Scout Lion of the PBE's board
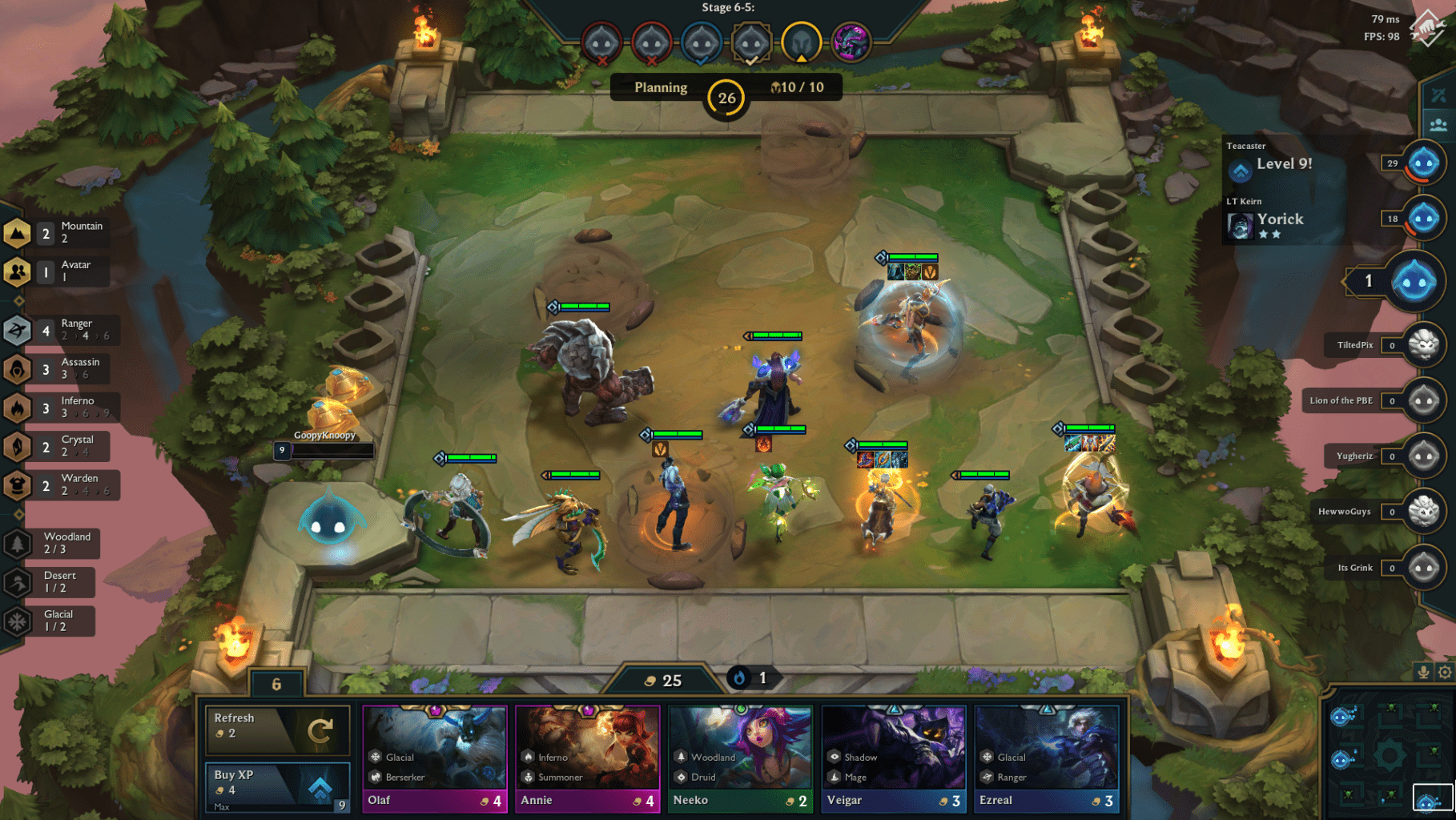 click(x=1423, y=400)
